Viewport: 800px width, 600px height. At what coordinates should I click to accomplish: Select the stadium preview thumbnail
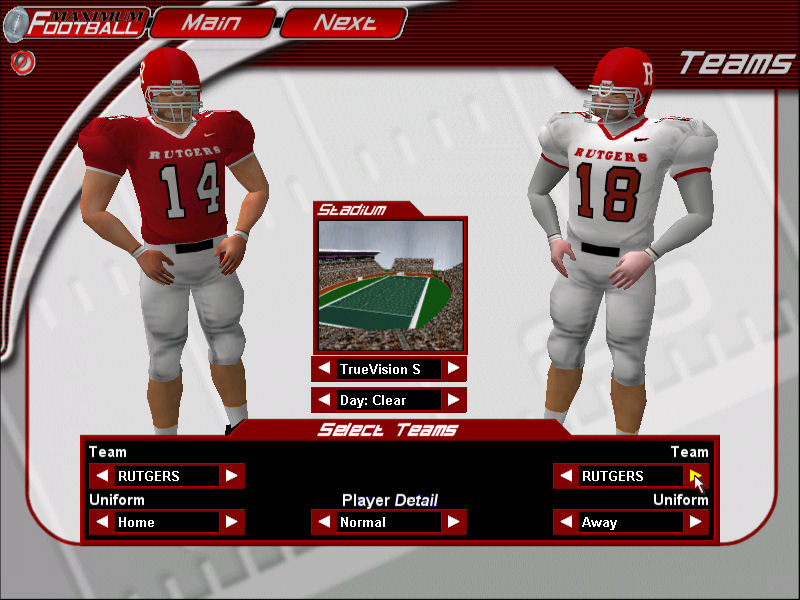pyautogui.click(x=390, y=285)
